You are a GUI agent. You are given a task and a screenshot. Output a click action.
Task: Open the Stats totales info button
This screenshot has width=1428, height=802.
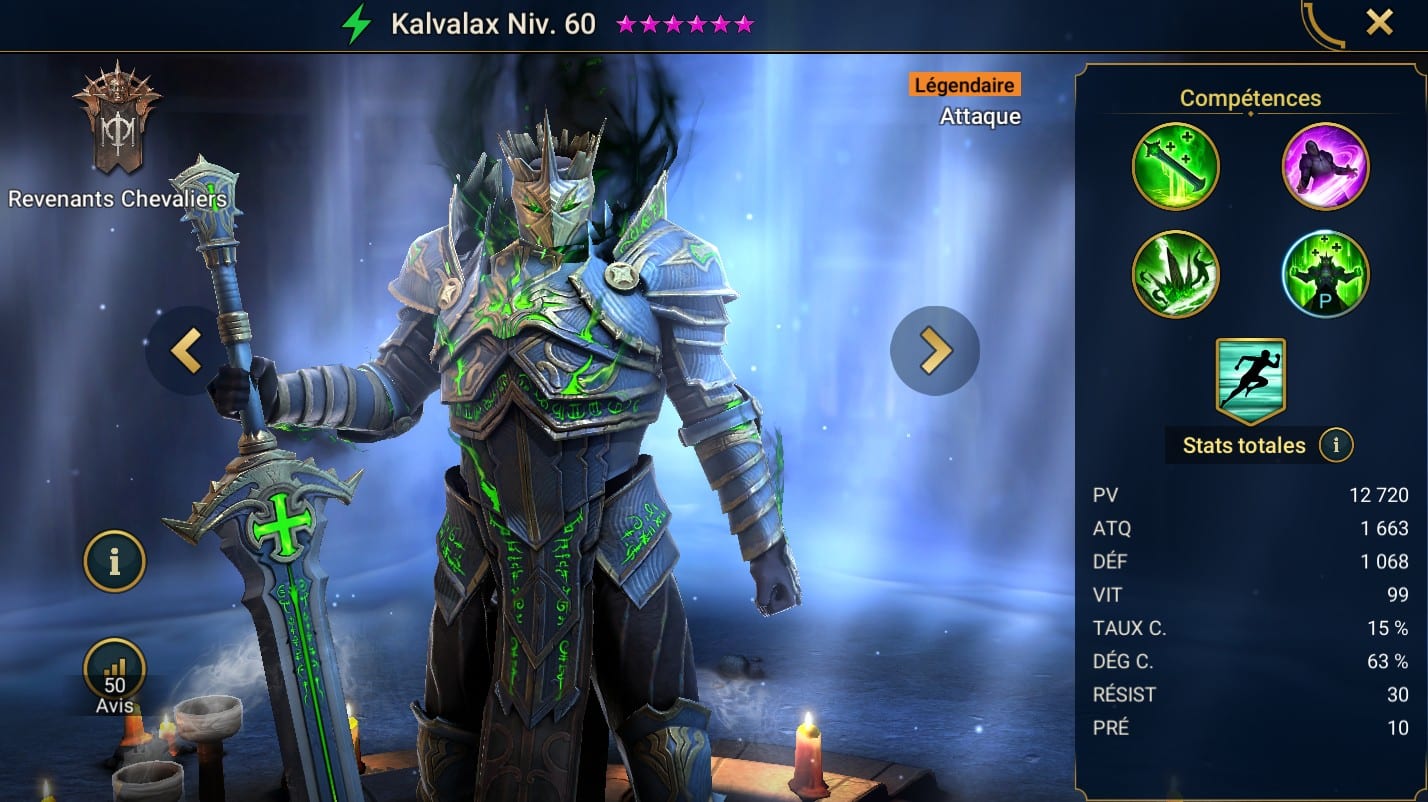pos(1335,445)
